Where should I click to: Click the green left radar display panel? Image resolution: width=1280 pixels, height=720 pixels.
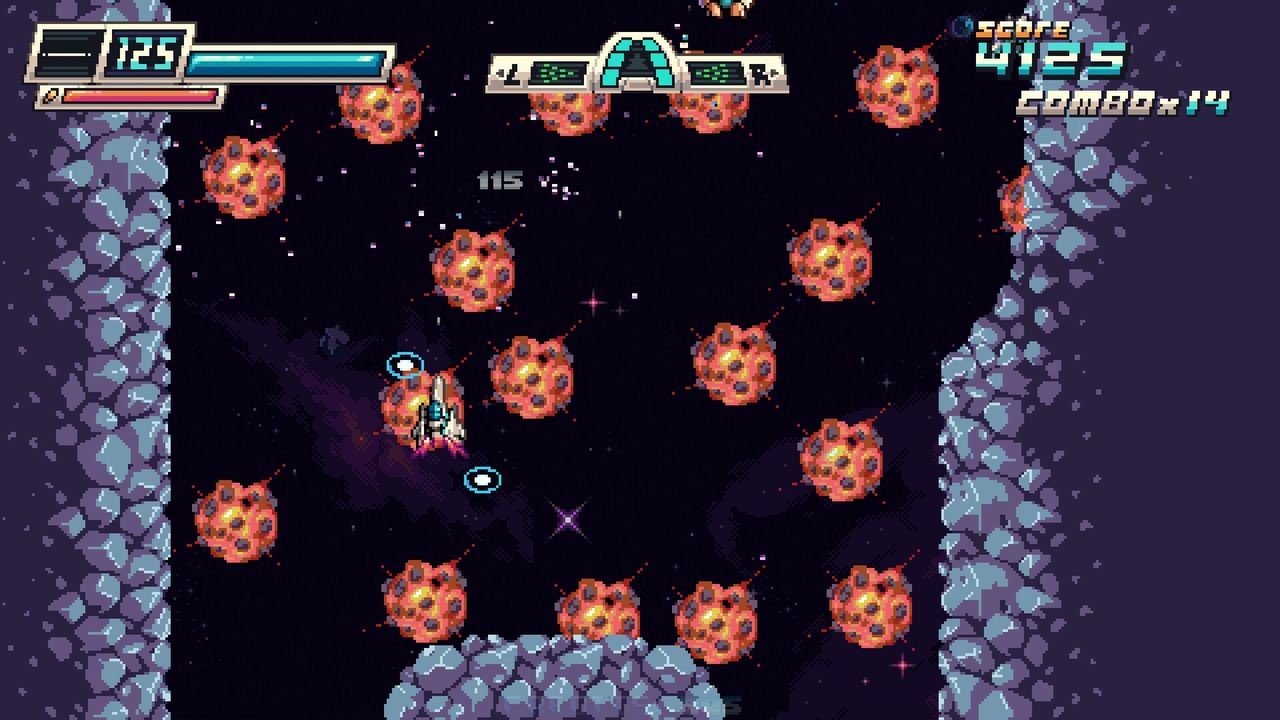coord(557,72)
